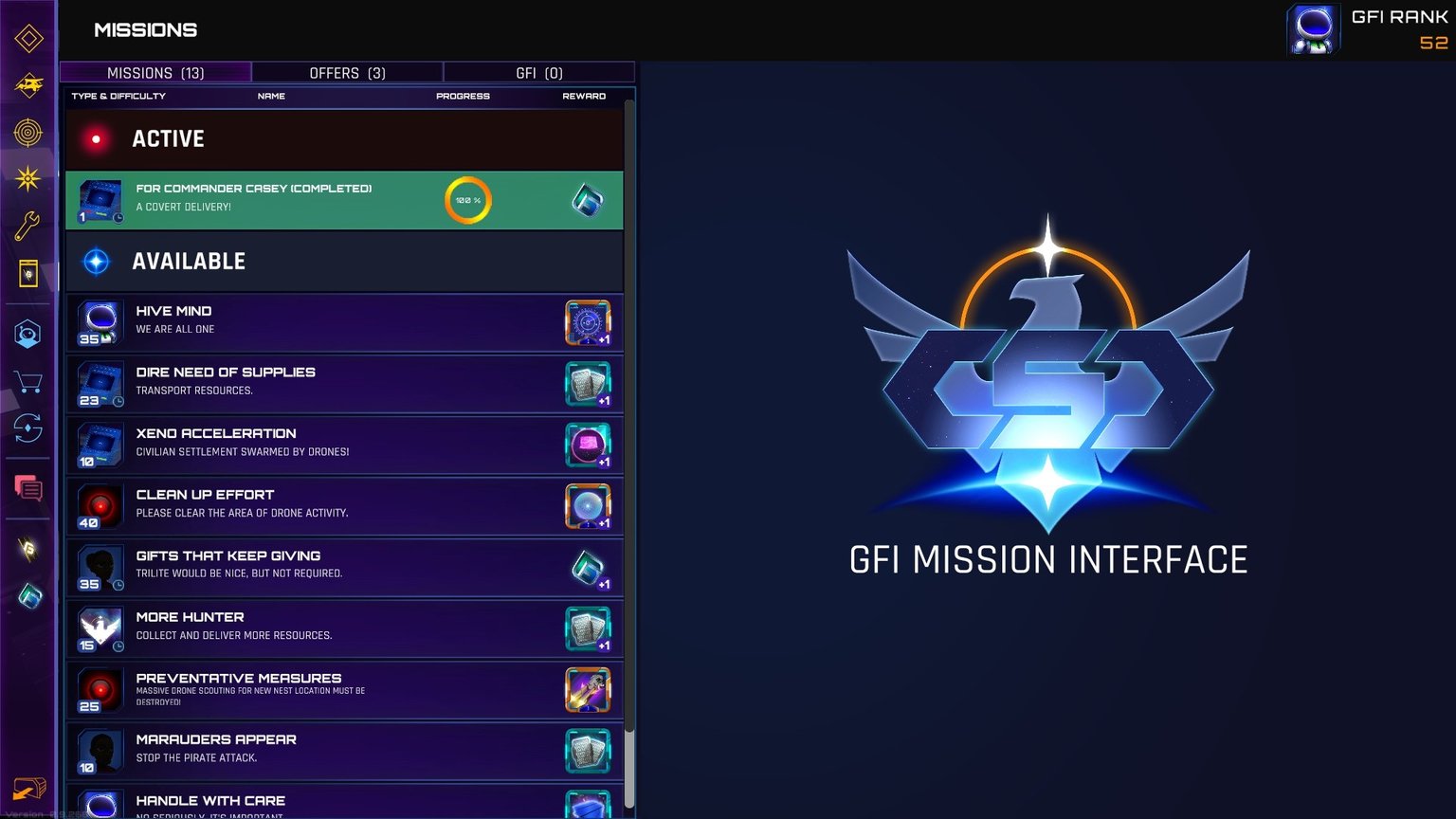Click the 100% progress ring on Commander Casey mission
Viewport: 1456px width, 819px height.
coord(468,200)
